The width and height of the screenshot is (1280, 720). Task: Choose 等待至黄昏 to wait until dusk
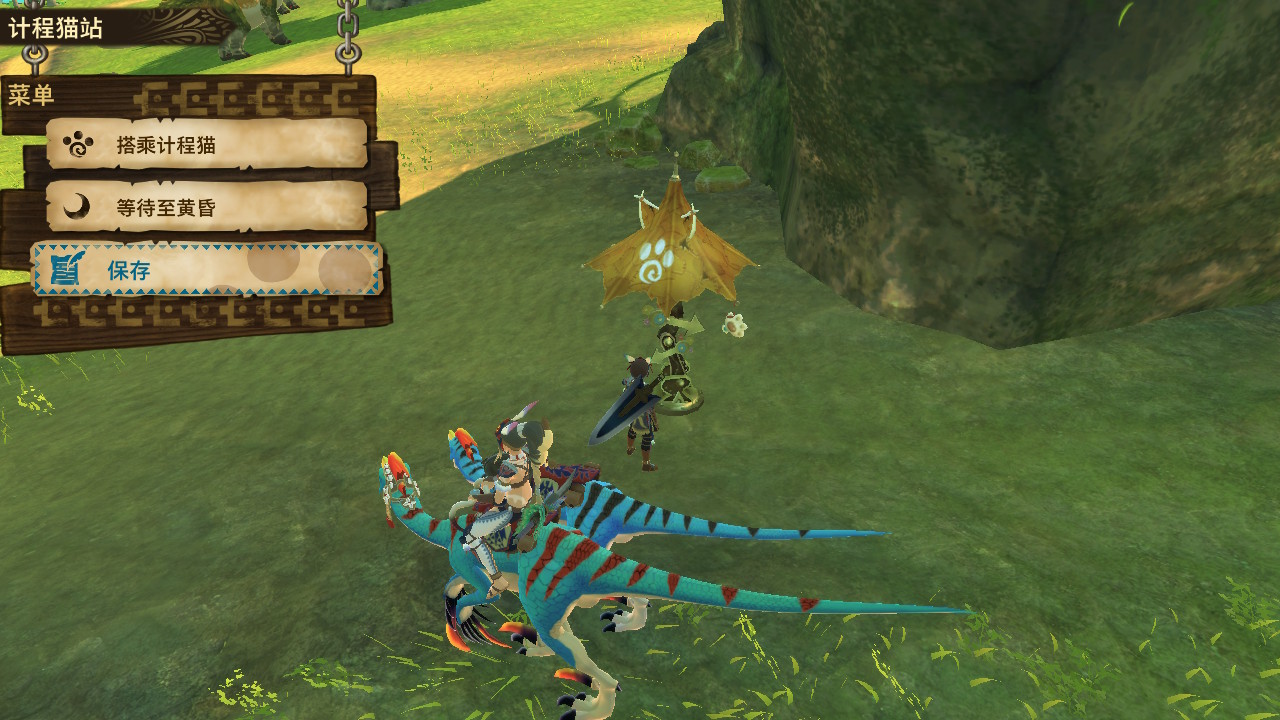(x=207, y=207)
